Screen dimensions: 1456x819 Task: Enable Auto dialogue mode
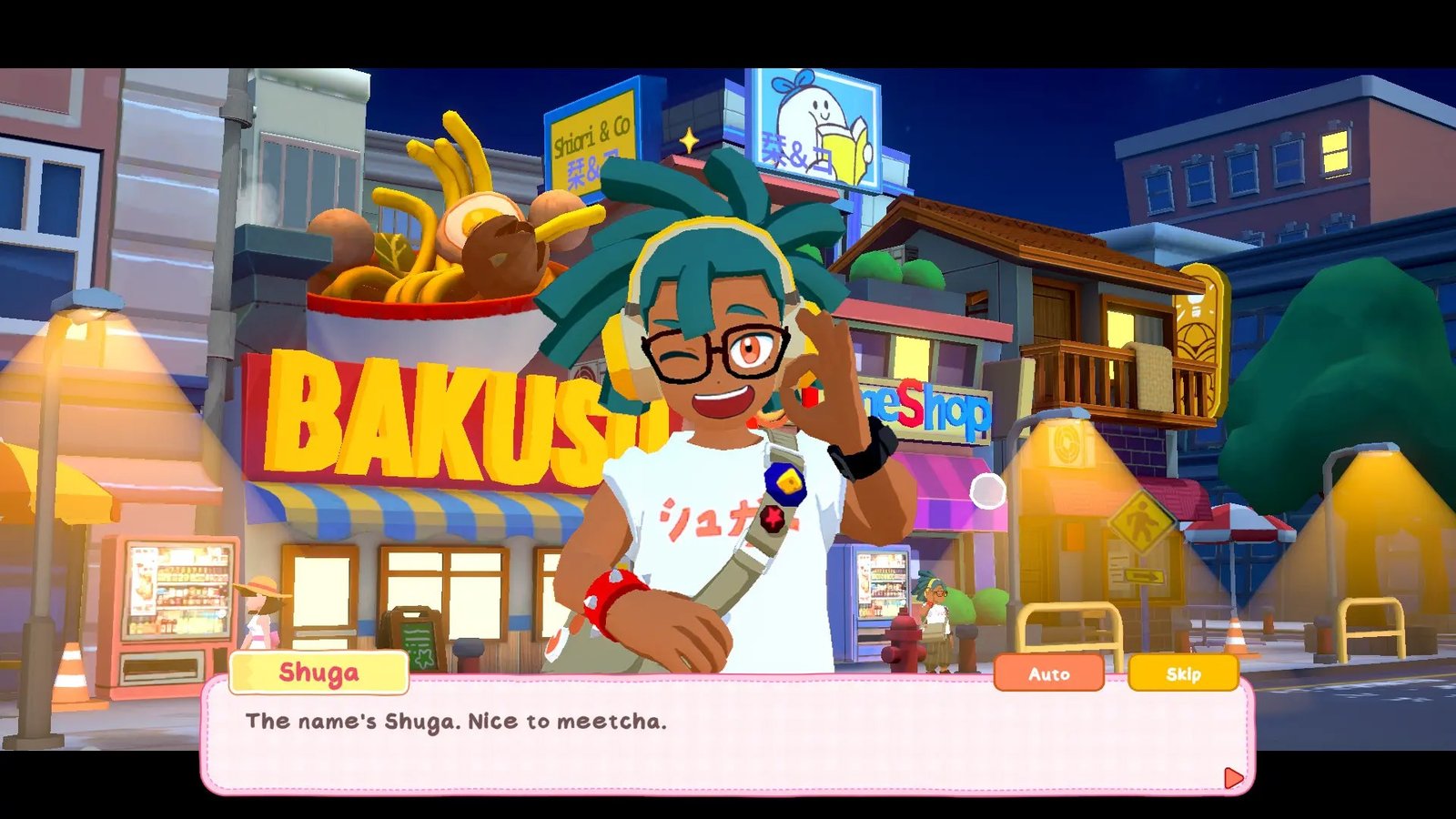click(1050, 675)
